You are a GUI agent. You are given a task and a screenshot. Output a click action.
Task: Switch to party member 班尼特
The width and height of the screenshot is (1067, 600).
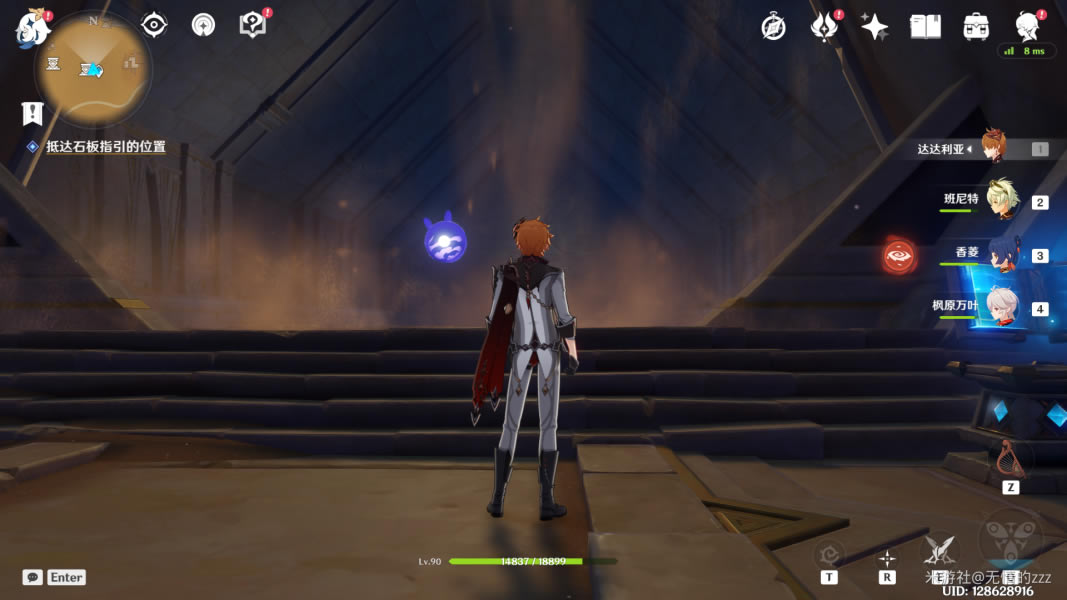point(1002,200)
